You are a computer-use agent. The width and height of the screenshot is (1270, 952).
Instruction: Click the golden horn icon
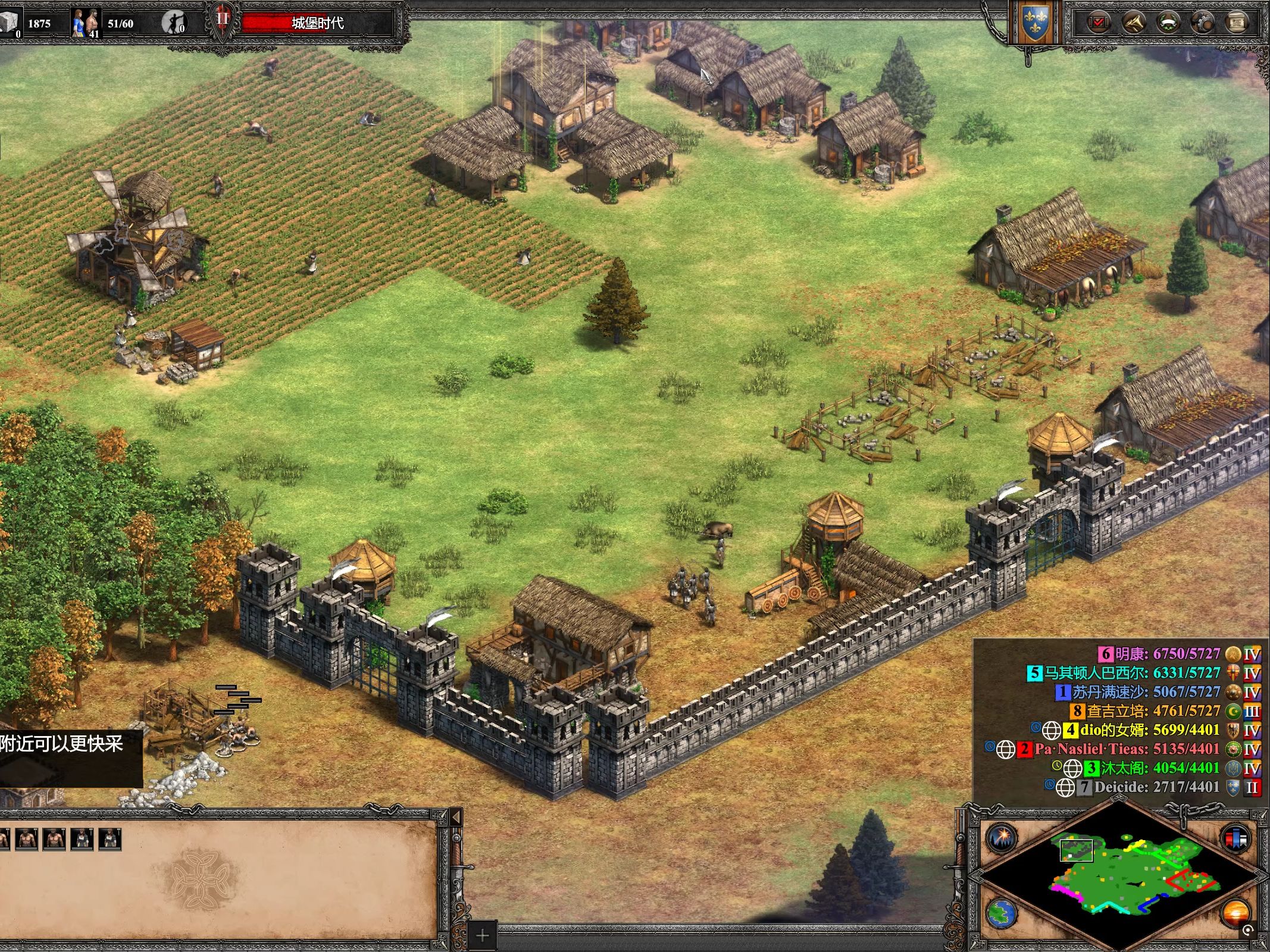click(1133, 23)
